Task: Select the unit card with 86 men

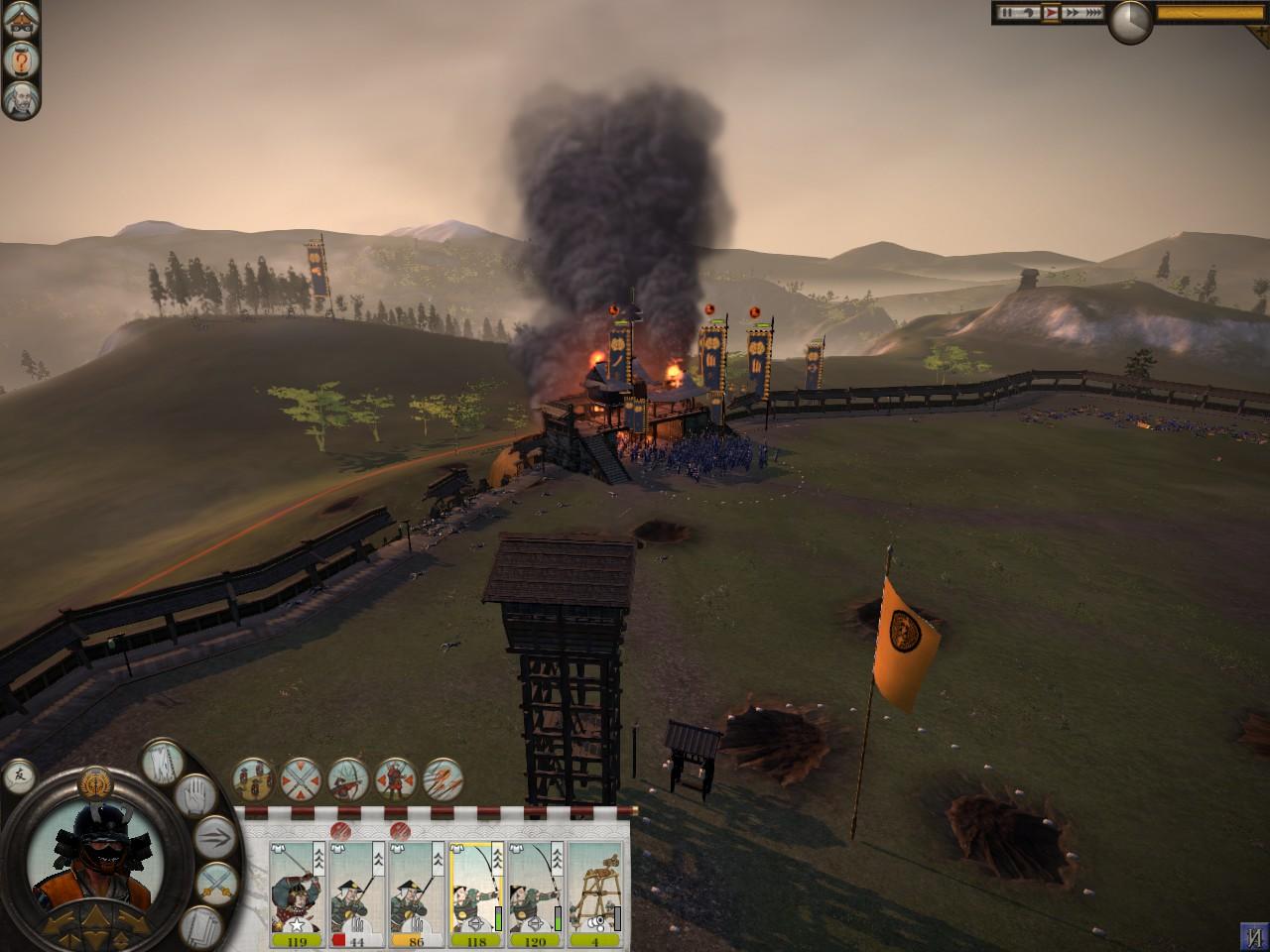Action: [417, 889]
